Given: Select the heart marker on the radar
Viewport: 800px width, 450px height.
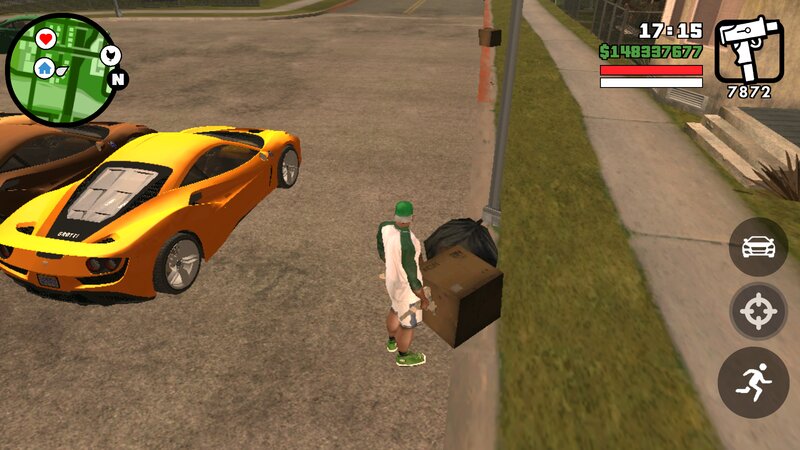Looking at the screenshot, I should click(46, 39).
